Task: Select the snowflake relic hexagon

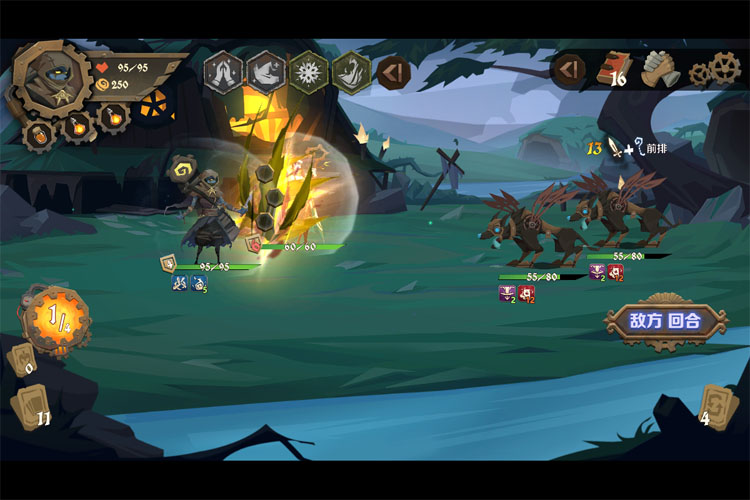Action: [x=307, y=71]
